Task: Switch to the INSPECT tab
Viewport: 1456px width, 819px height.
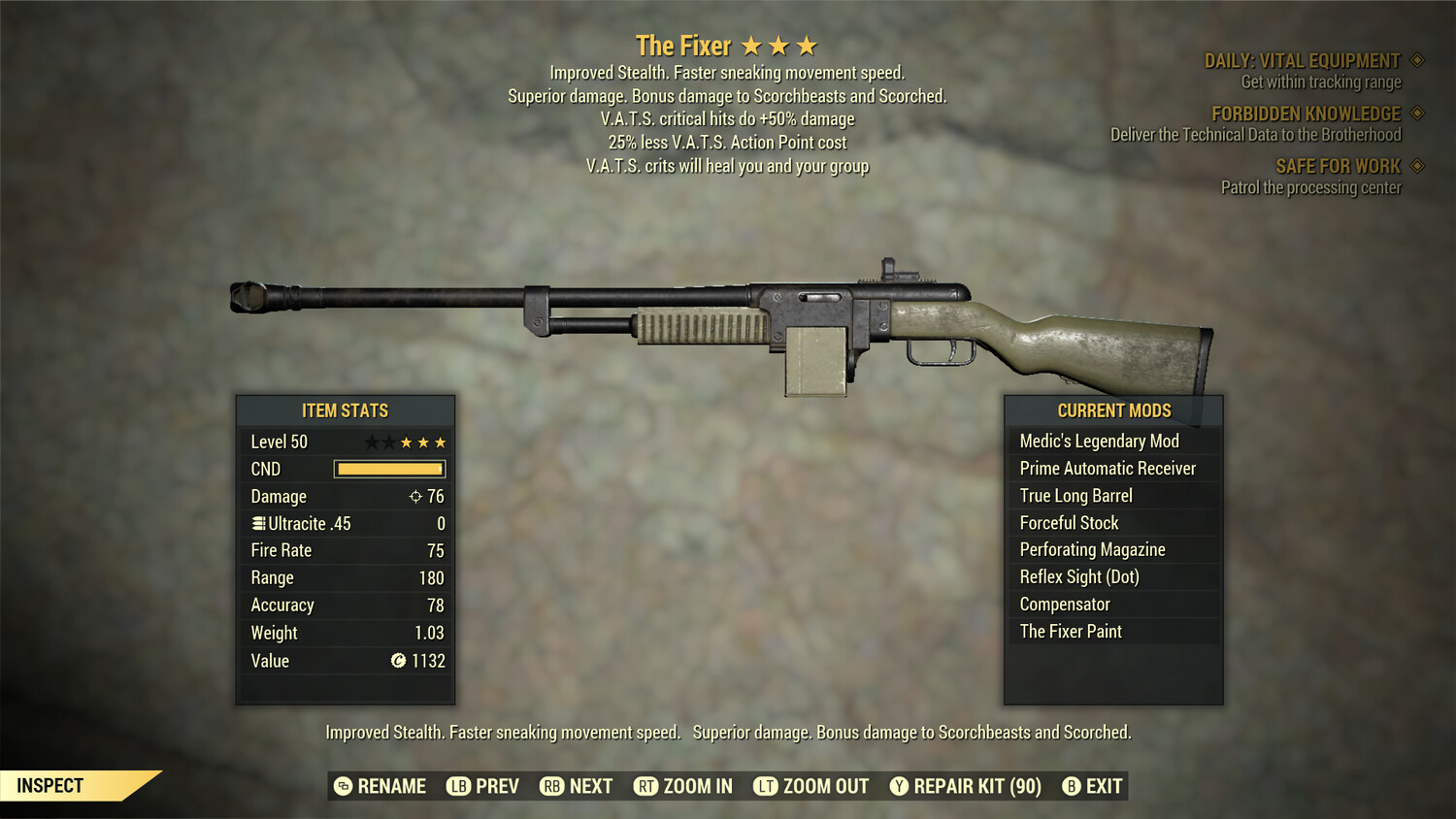Action: click(x=50, y=785)
